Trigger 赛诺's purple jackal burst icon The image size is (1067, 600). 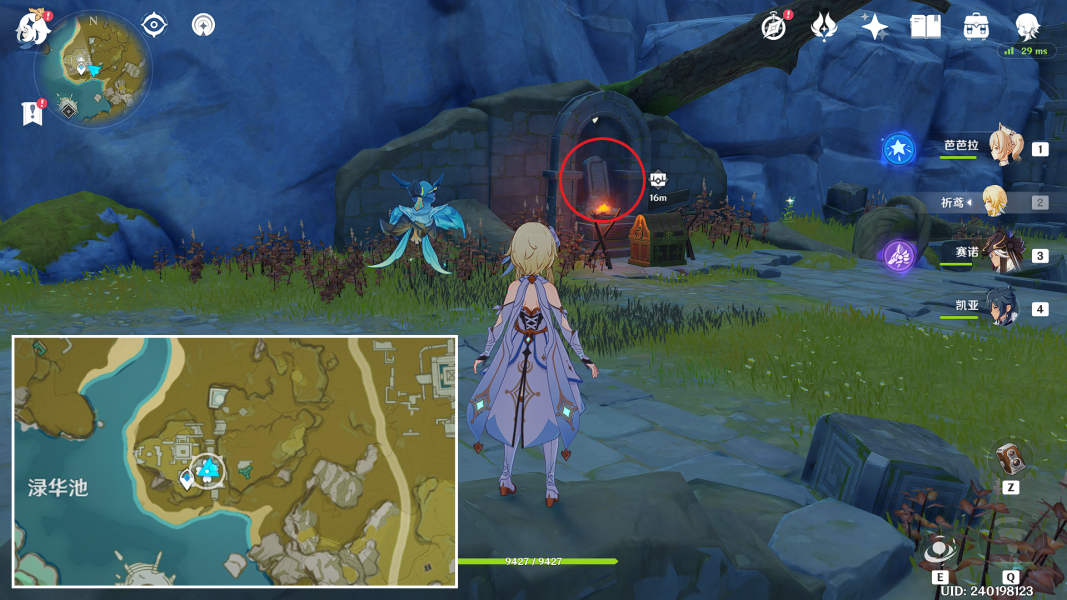pyautogui.click(x=898, y=257)
